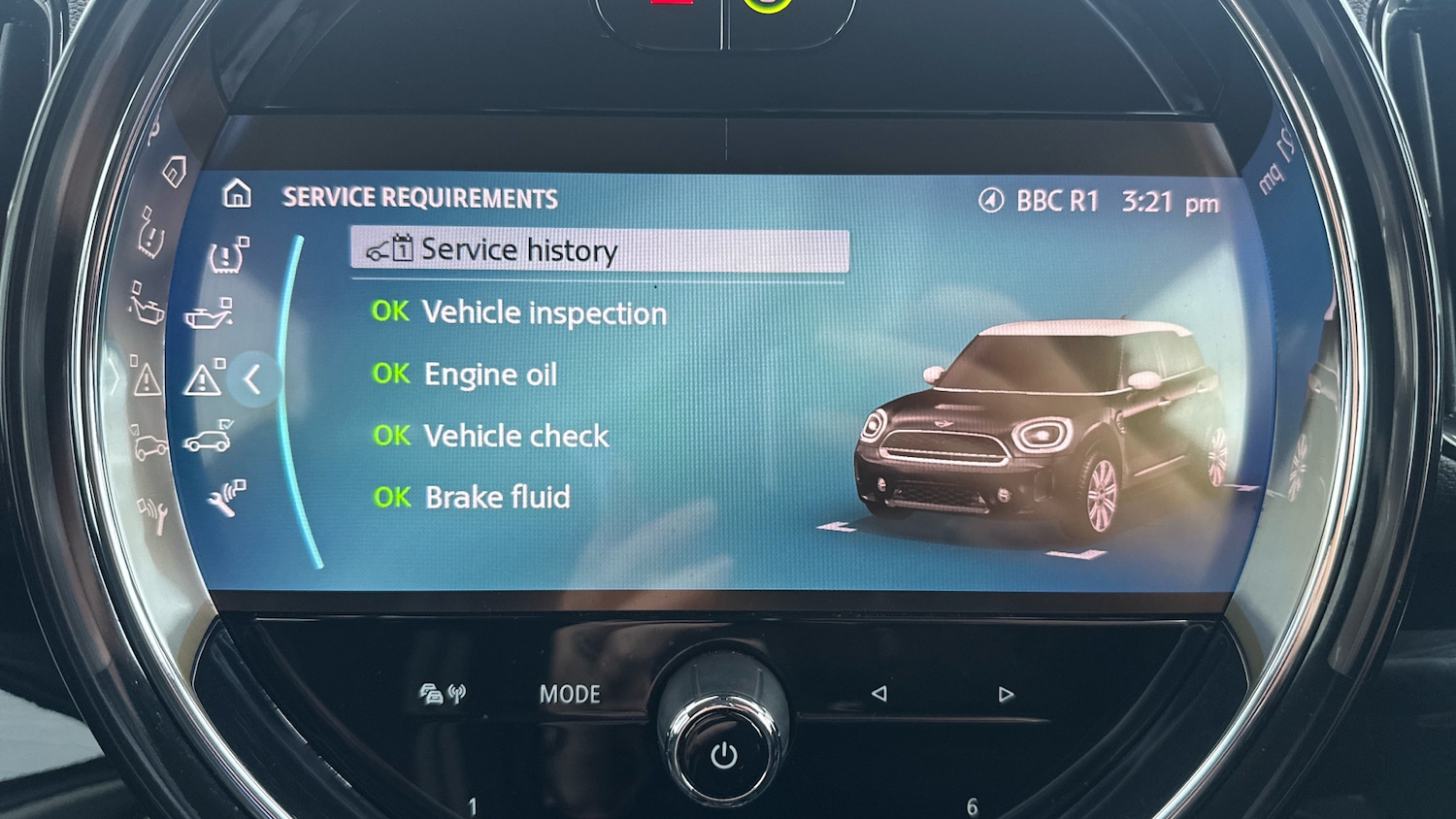Collapse the menu with the left chevron
The height and width of the screenshot is (819, 1456).
(254, 380)
